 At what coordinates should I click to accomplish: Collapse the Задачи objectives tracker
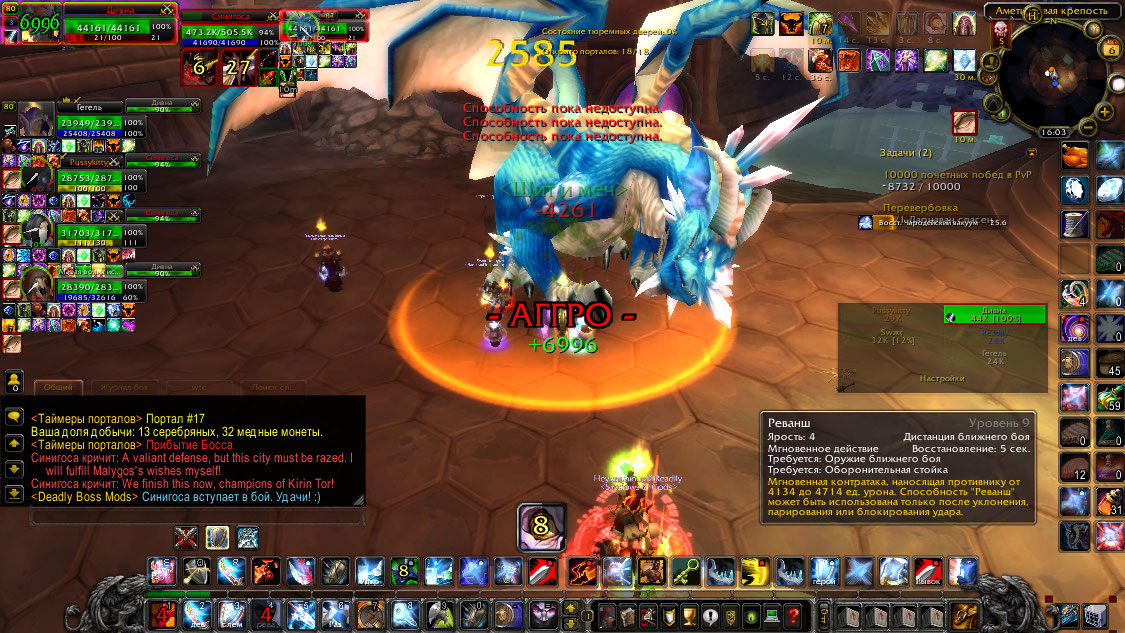1032,152
